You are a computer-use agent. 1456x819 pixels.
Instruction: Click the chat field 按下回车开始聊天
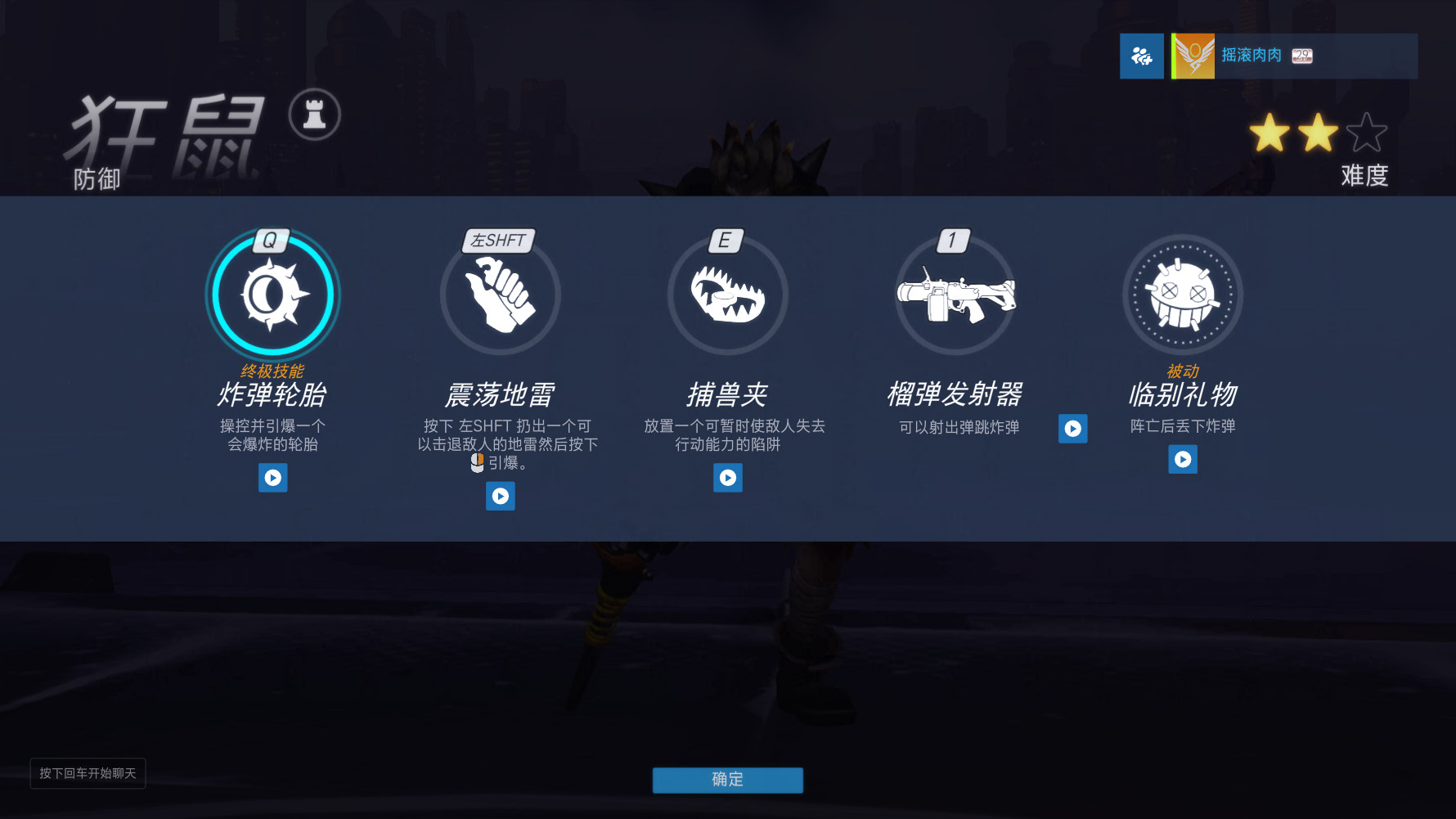point(88,773)
